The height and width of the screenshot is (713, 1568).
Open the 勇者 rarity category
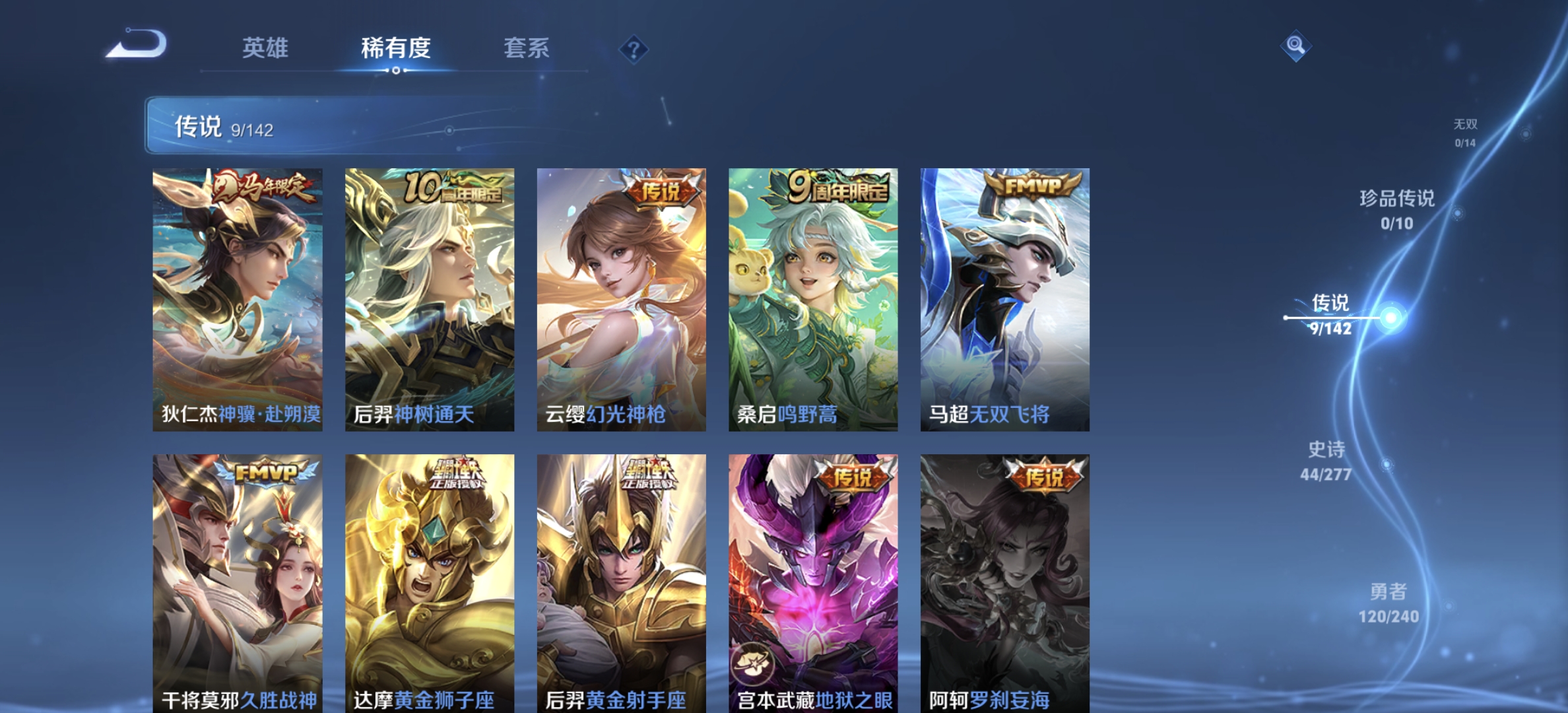pos(1390,593)
